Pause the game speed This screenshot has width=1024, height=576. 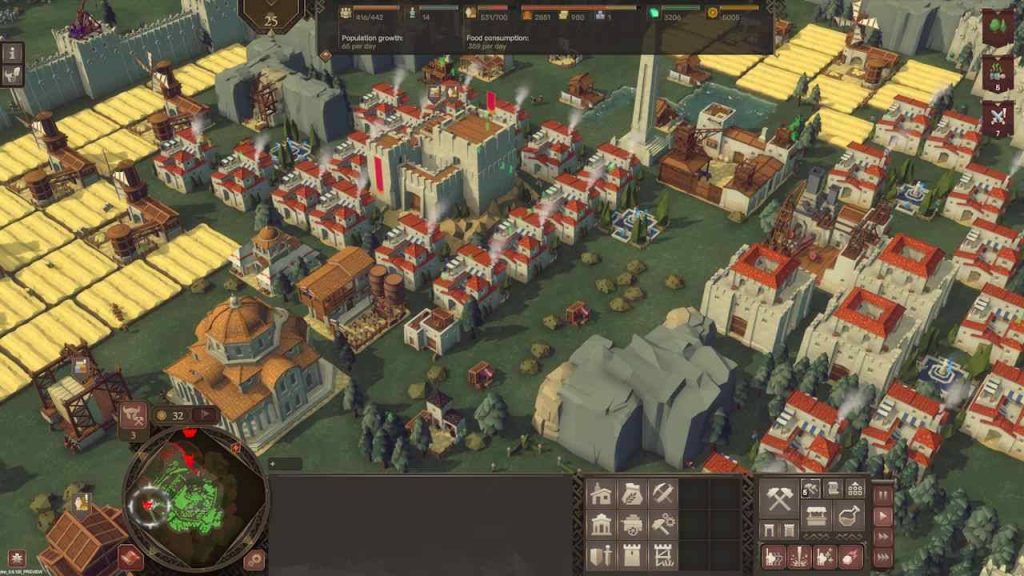(x=883, y=495)
